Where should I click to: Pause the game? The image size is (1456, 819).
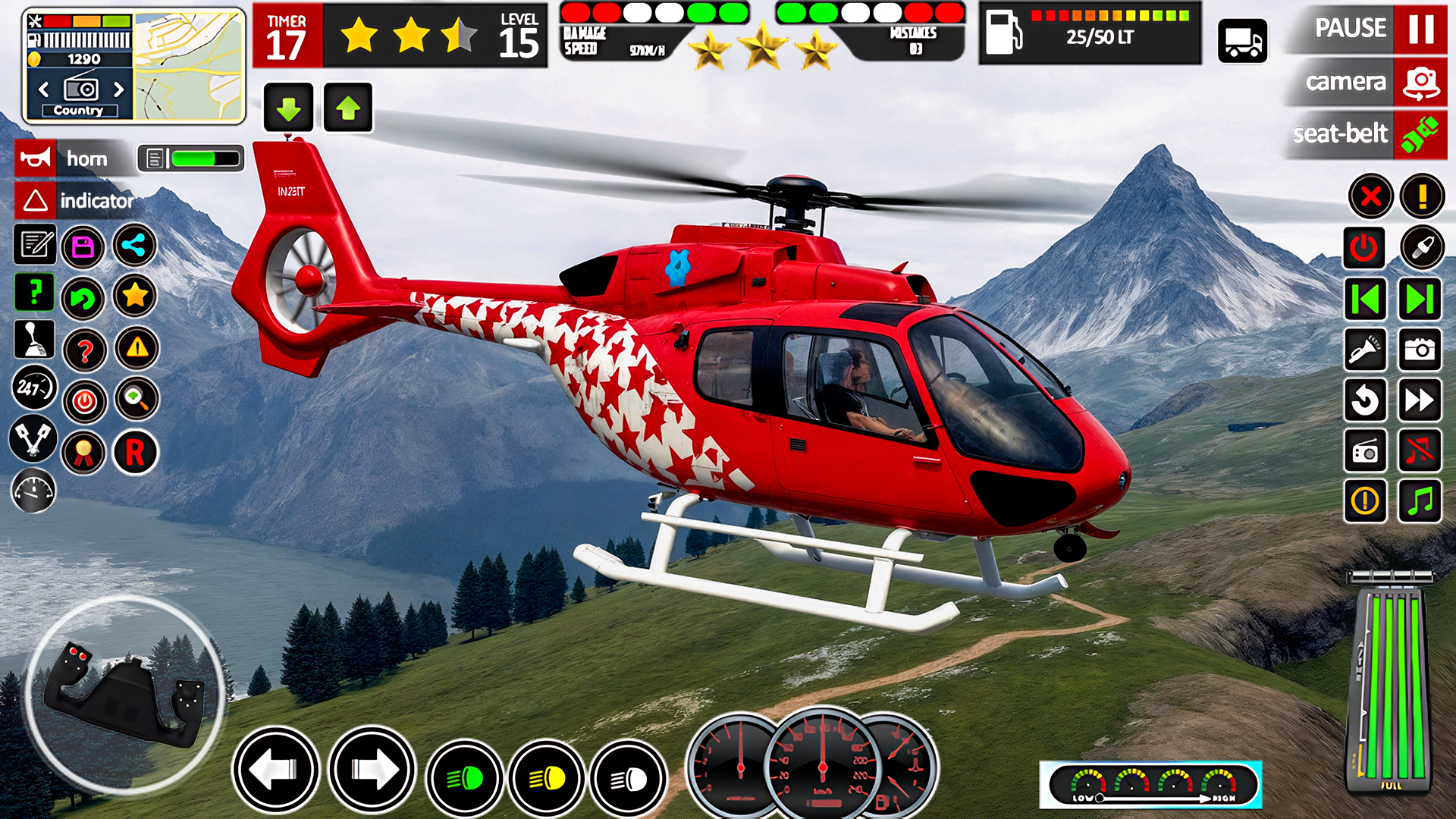[1420, 29]
